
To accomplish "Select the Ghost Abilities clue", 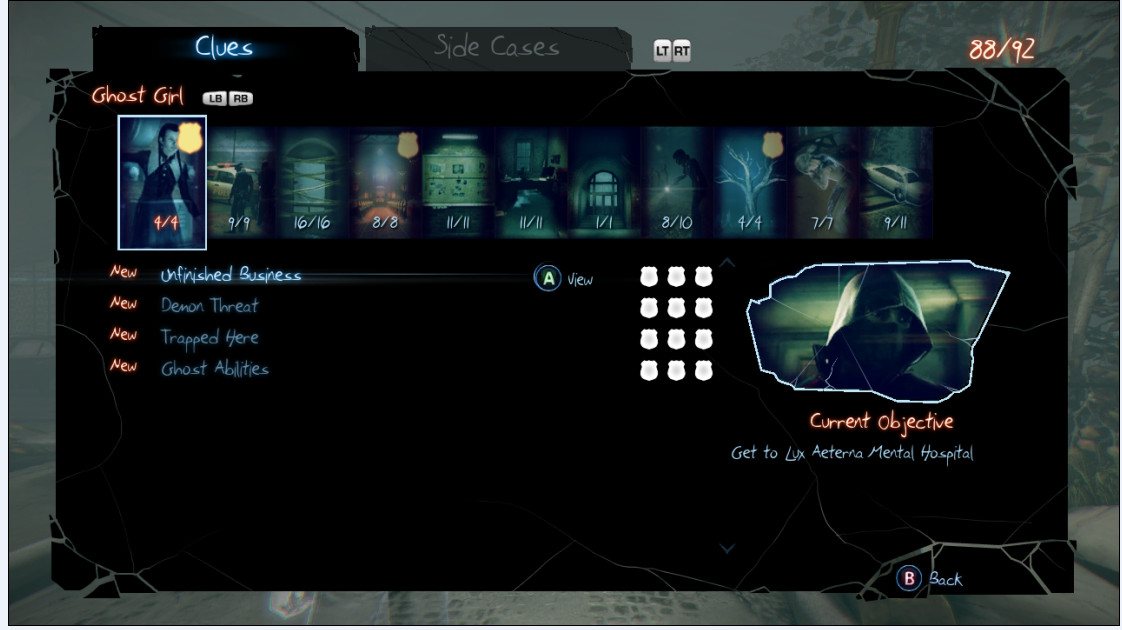I will click(x=215, y=368).
